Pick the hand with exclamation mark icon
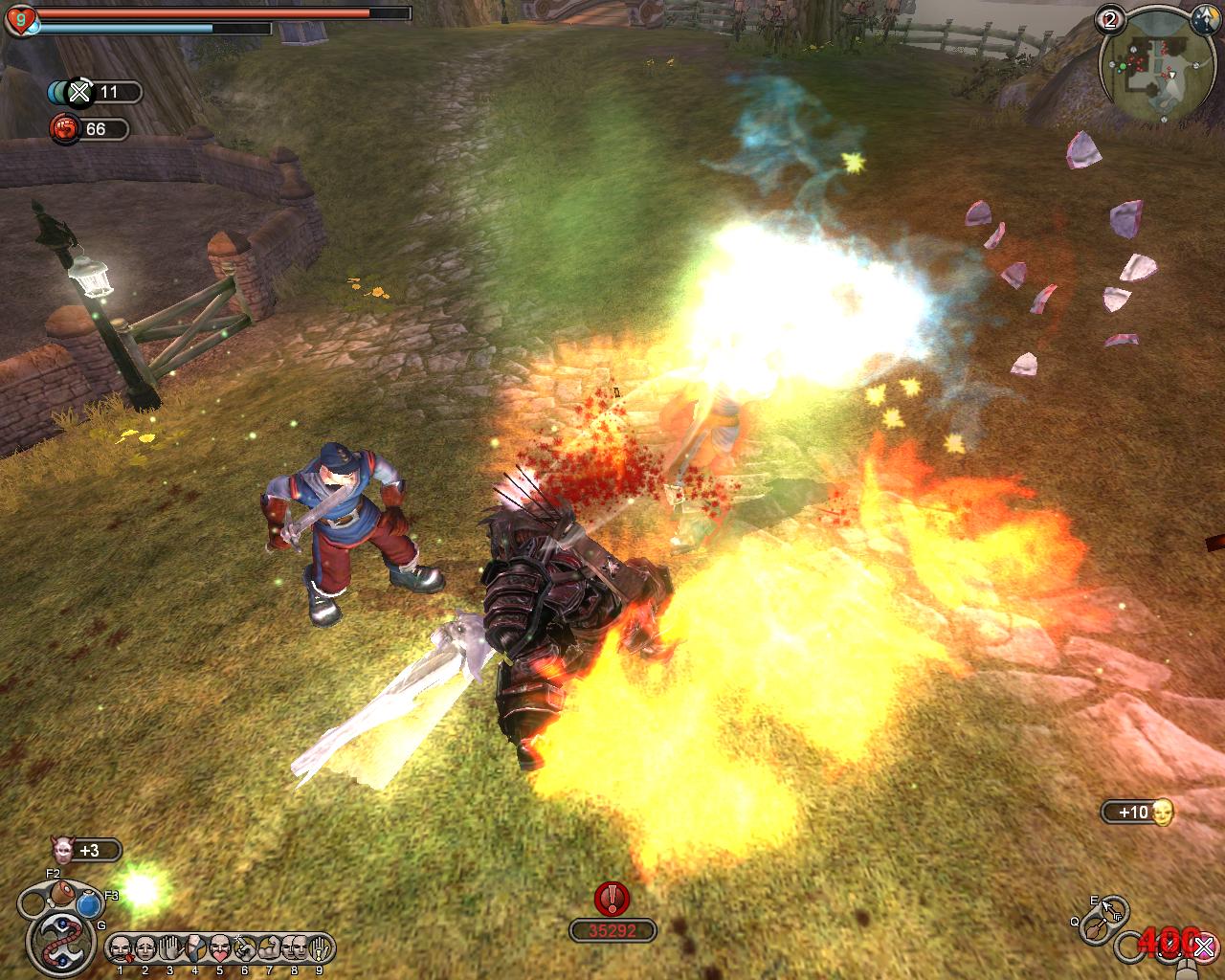The width and height of the screenshot is (1225, 980). tap(320, 948)
